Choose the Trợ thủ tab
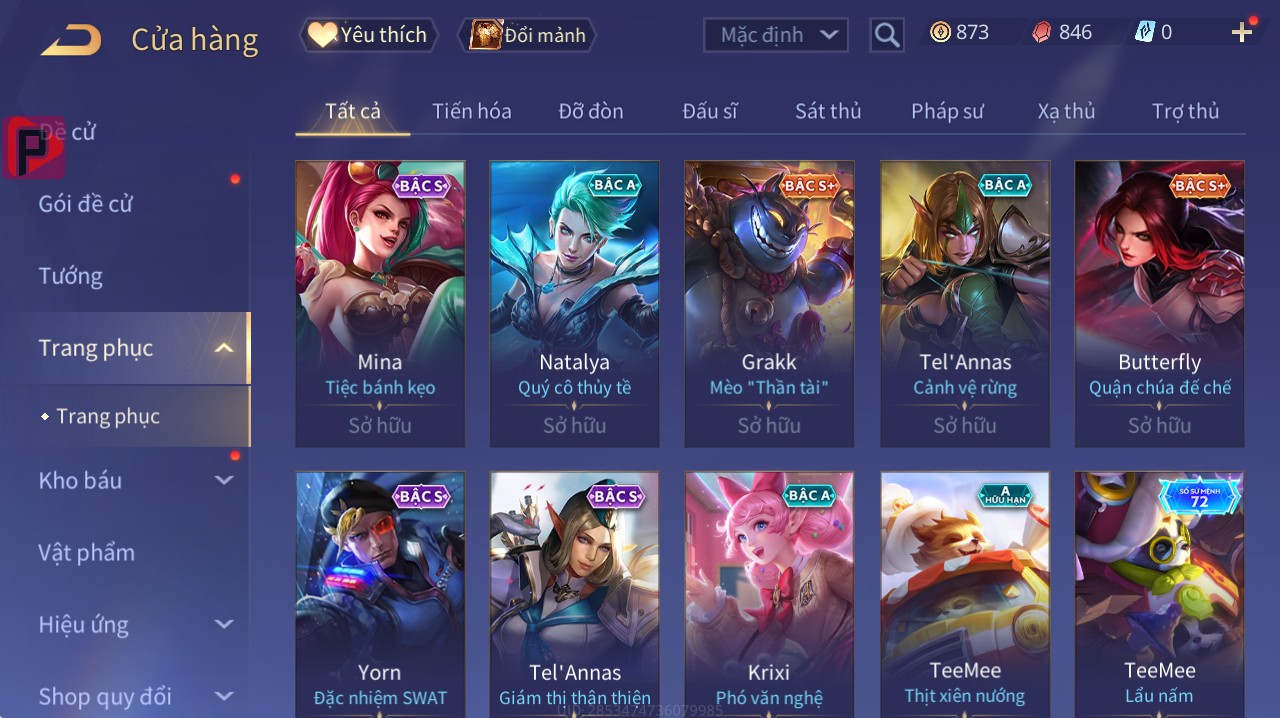 [1185, 111]
